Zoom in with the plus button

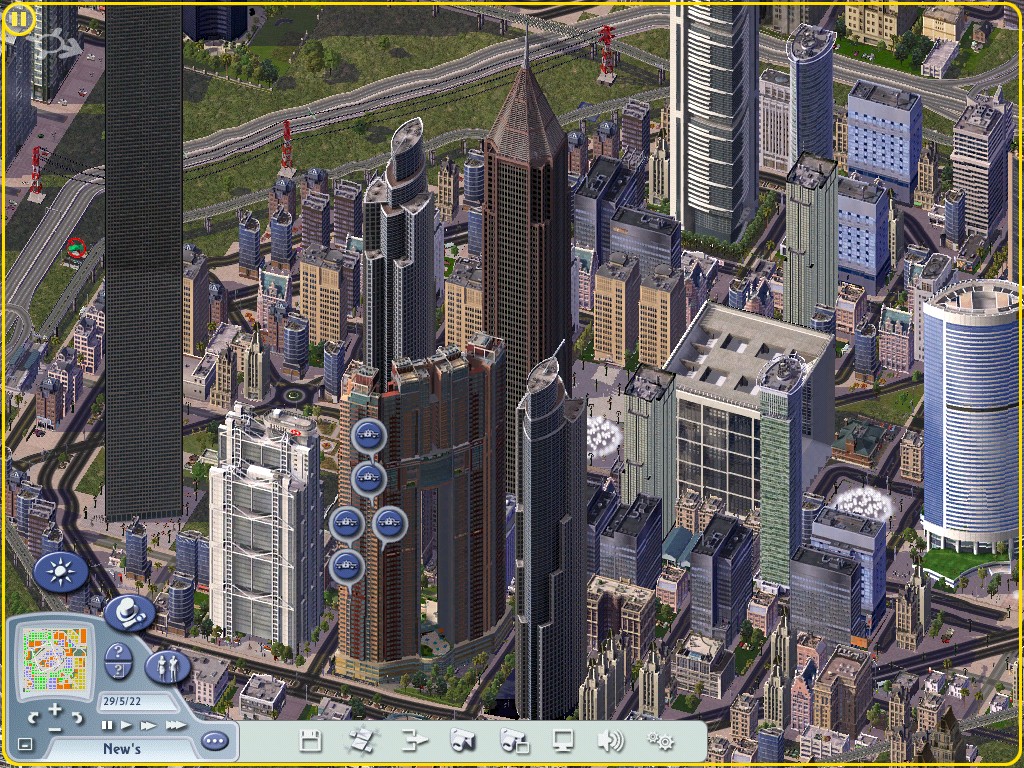tap(55, 711)
